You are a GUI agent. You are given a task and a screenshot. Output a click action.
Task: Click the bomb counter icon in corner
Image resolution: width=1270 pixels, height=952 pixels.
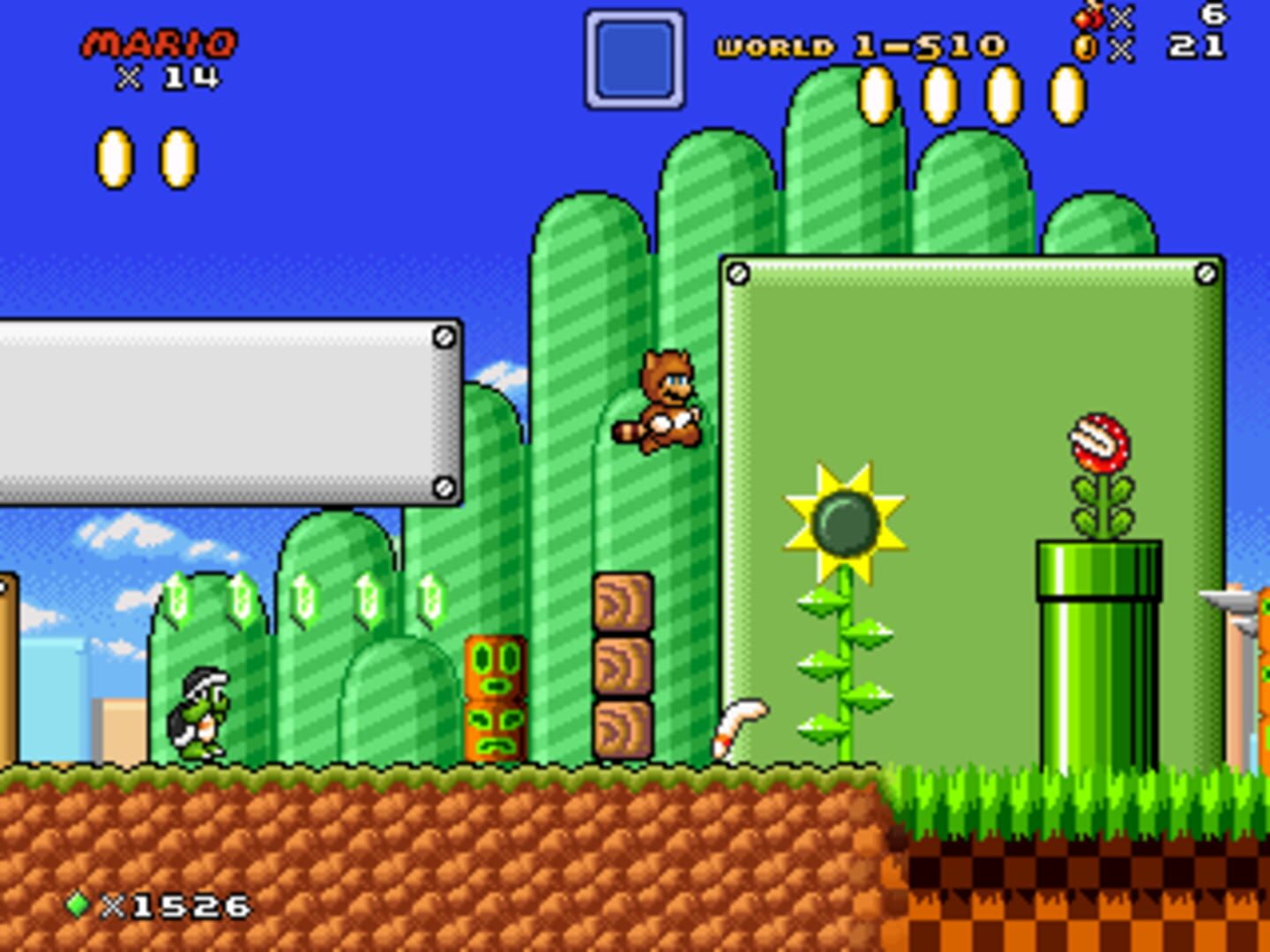coord(1086,19)
